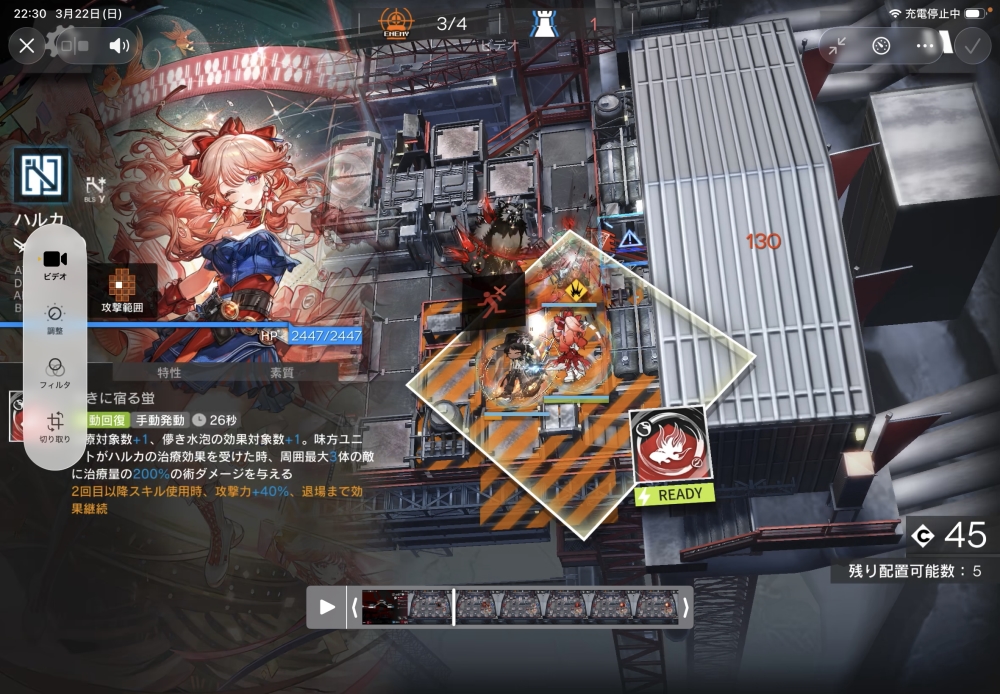Switch to the 素質 tab
This screenshot has height=694, width=1000.
tap(282, 372)
